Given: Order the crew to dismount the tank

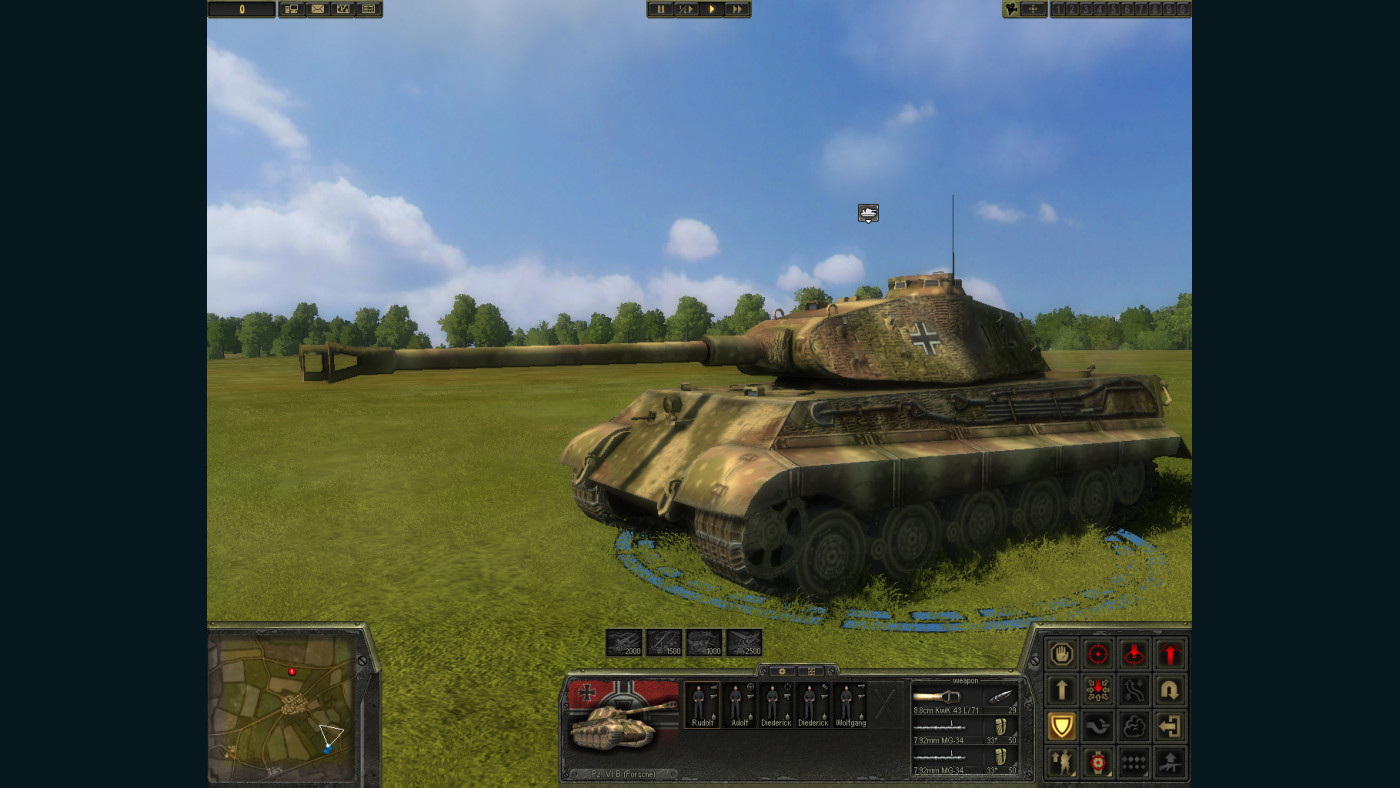Looking at the screenshot, I should 1061,761.
